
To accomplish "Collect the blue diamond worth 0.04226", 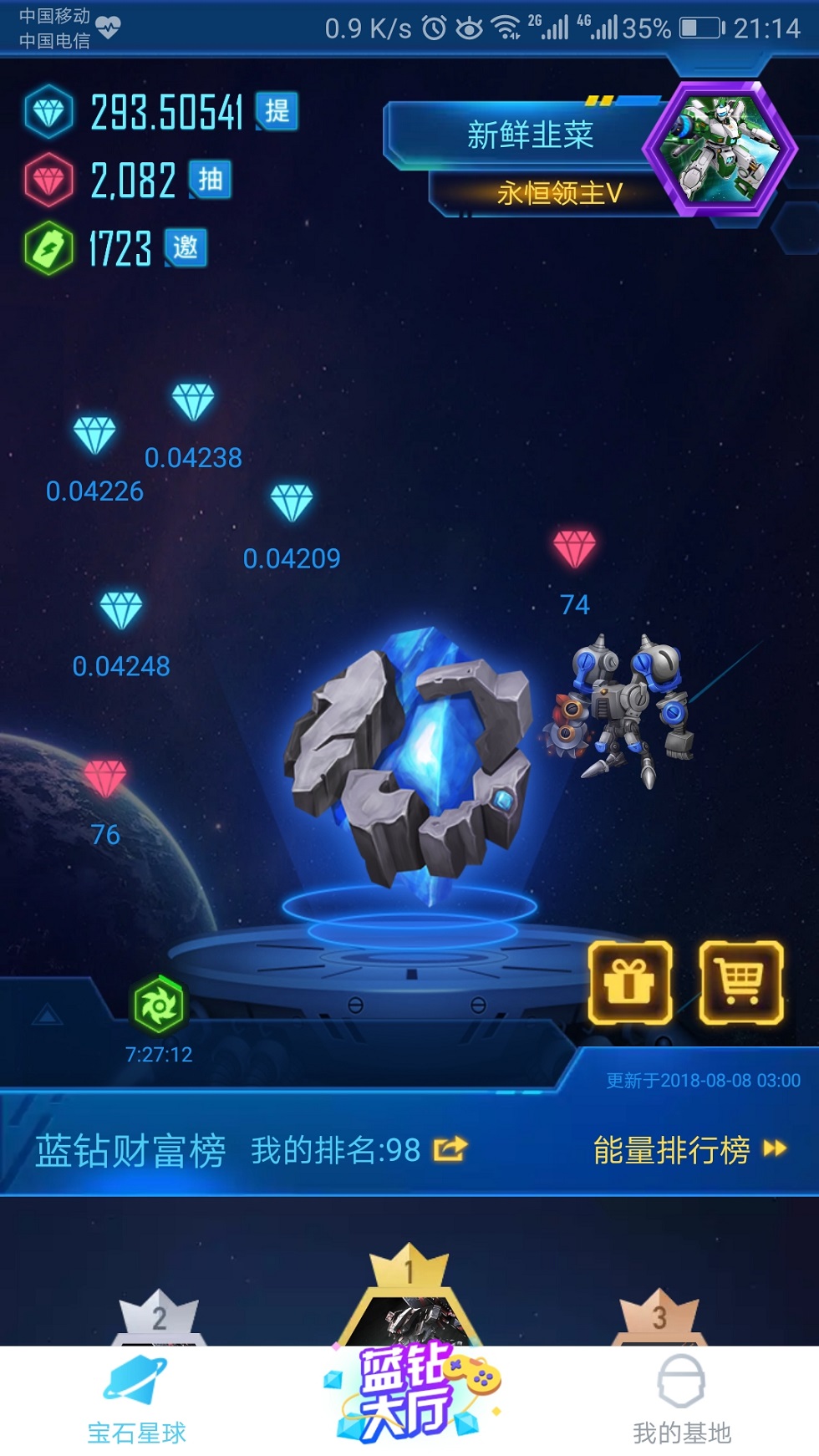I will pos(94,435).
